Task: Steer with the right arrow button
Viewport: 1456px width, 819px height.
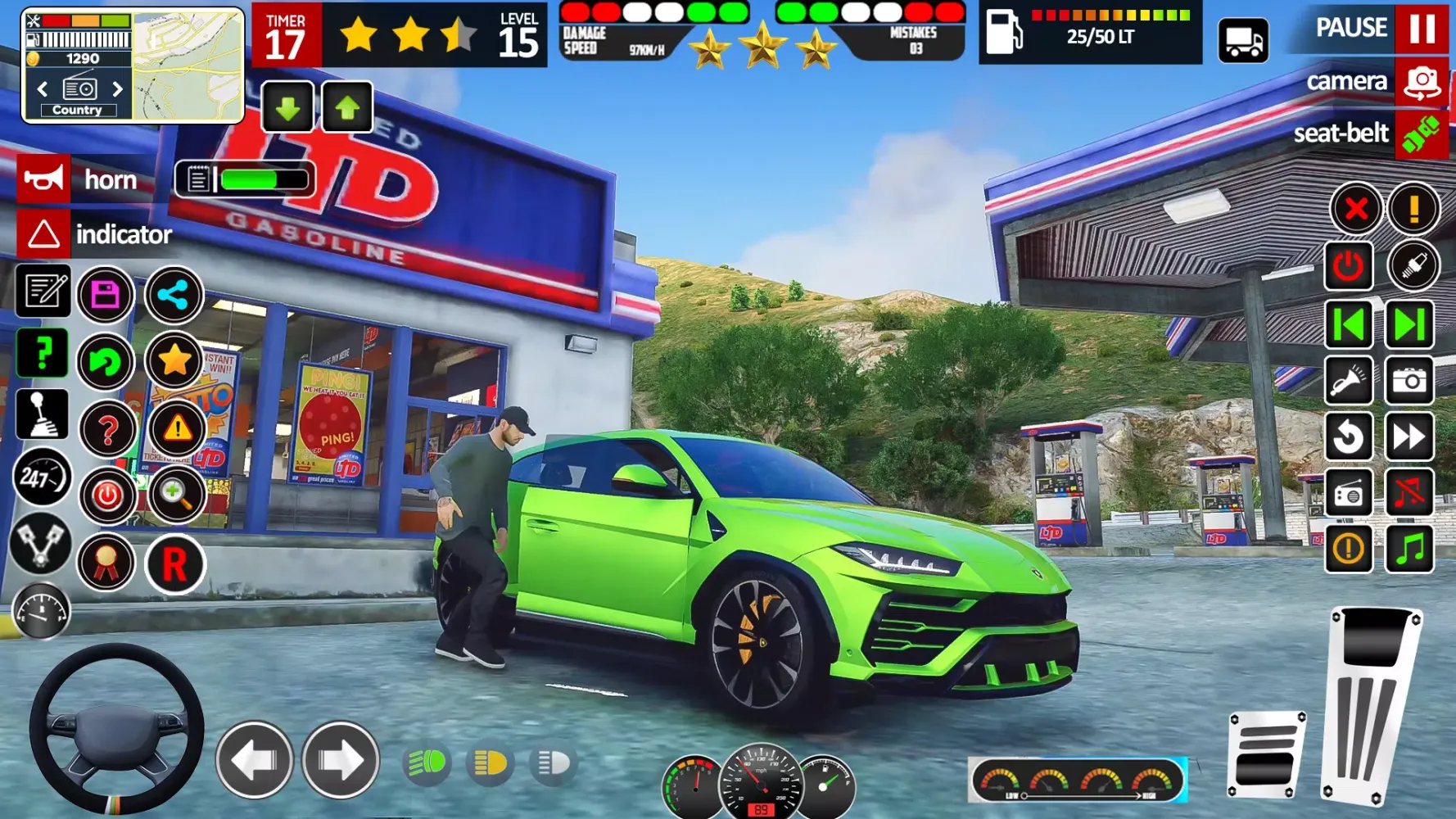Action: pyautogui.click(x=341, y=761)
